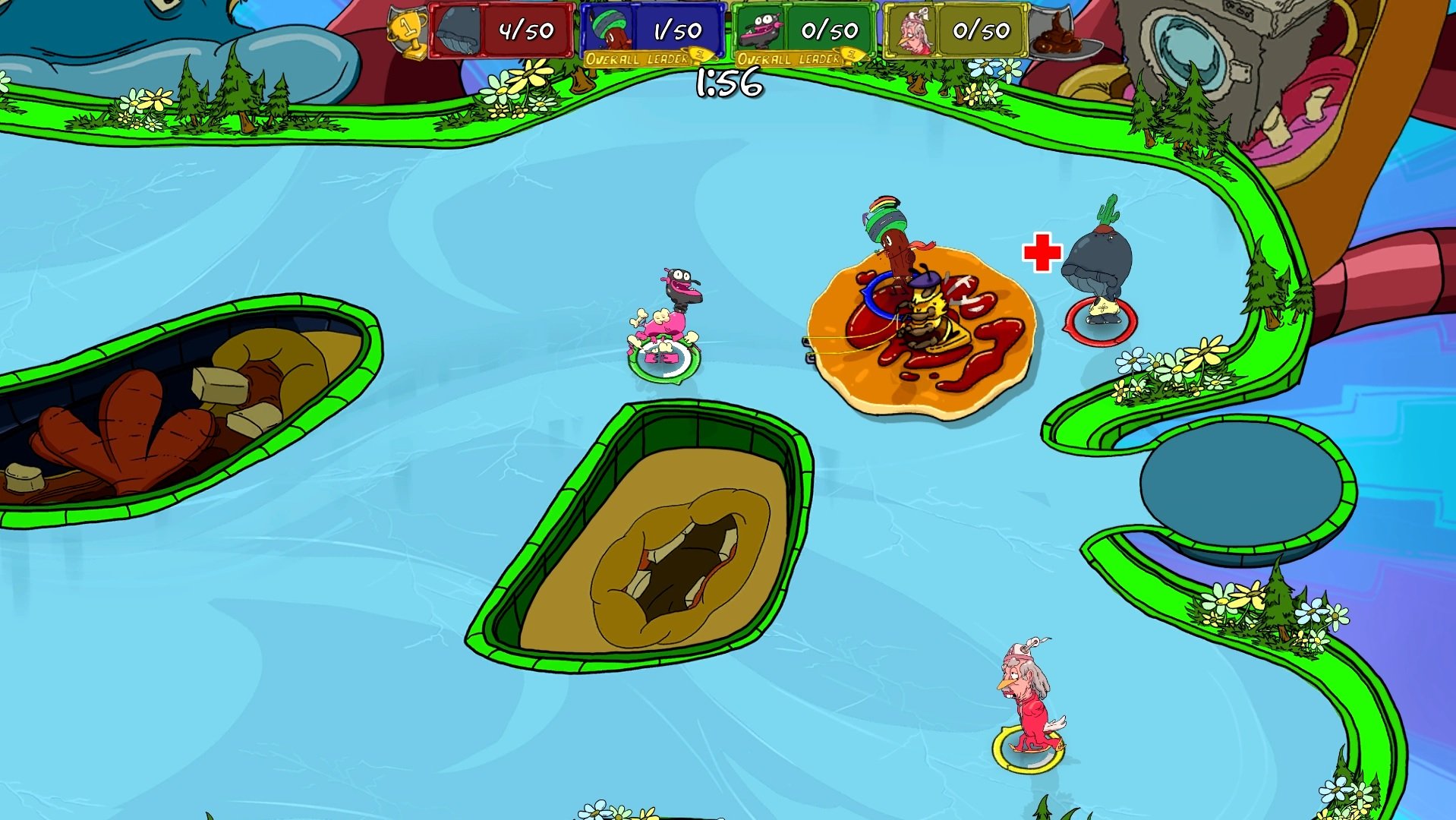This screenshot has width=1456, height=820.
Task: Click the whale portrait in the red score panel
Action: point(457,29)
